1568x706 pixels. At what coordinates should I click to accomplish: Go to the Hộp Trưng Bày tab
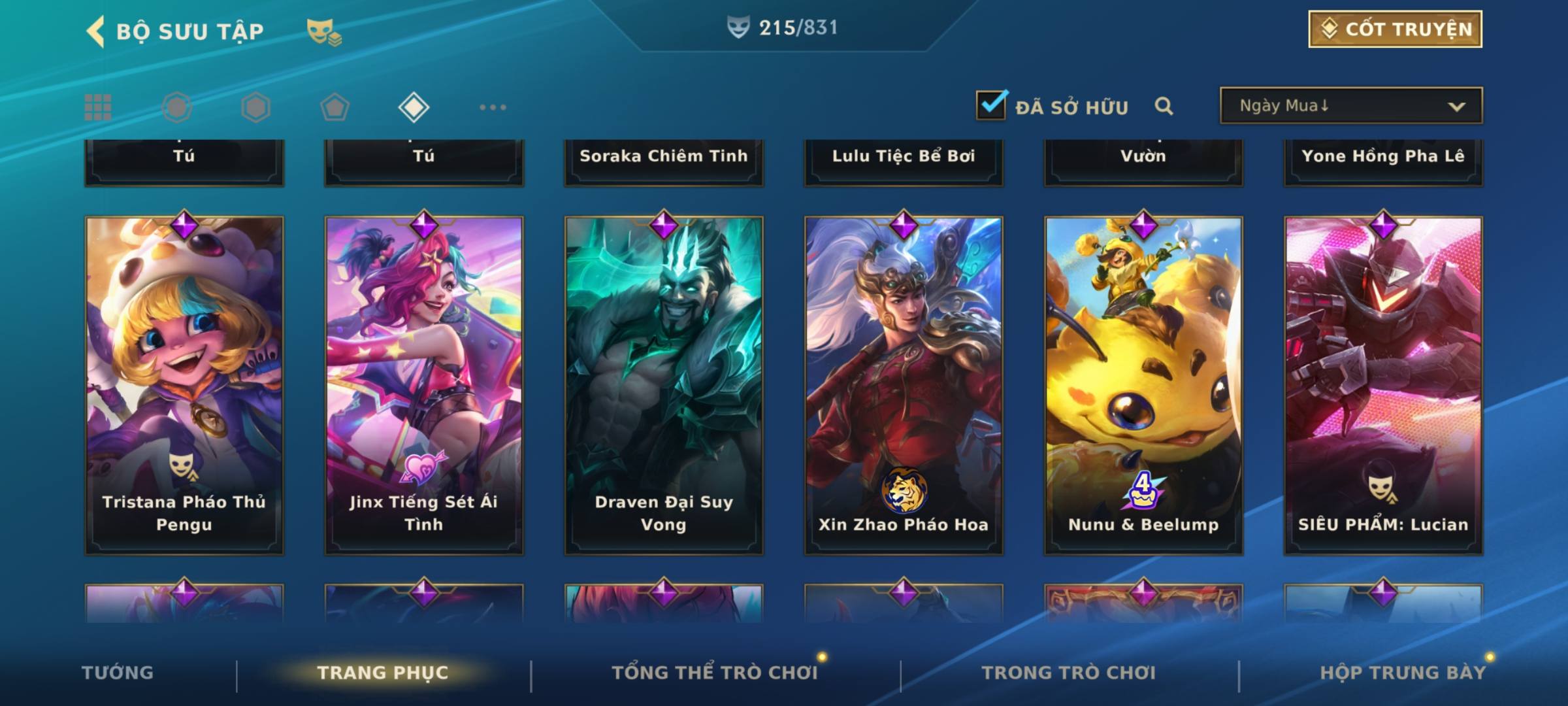tap(1403, 673)
